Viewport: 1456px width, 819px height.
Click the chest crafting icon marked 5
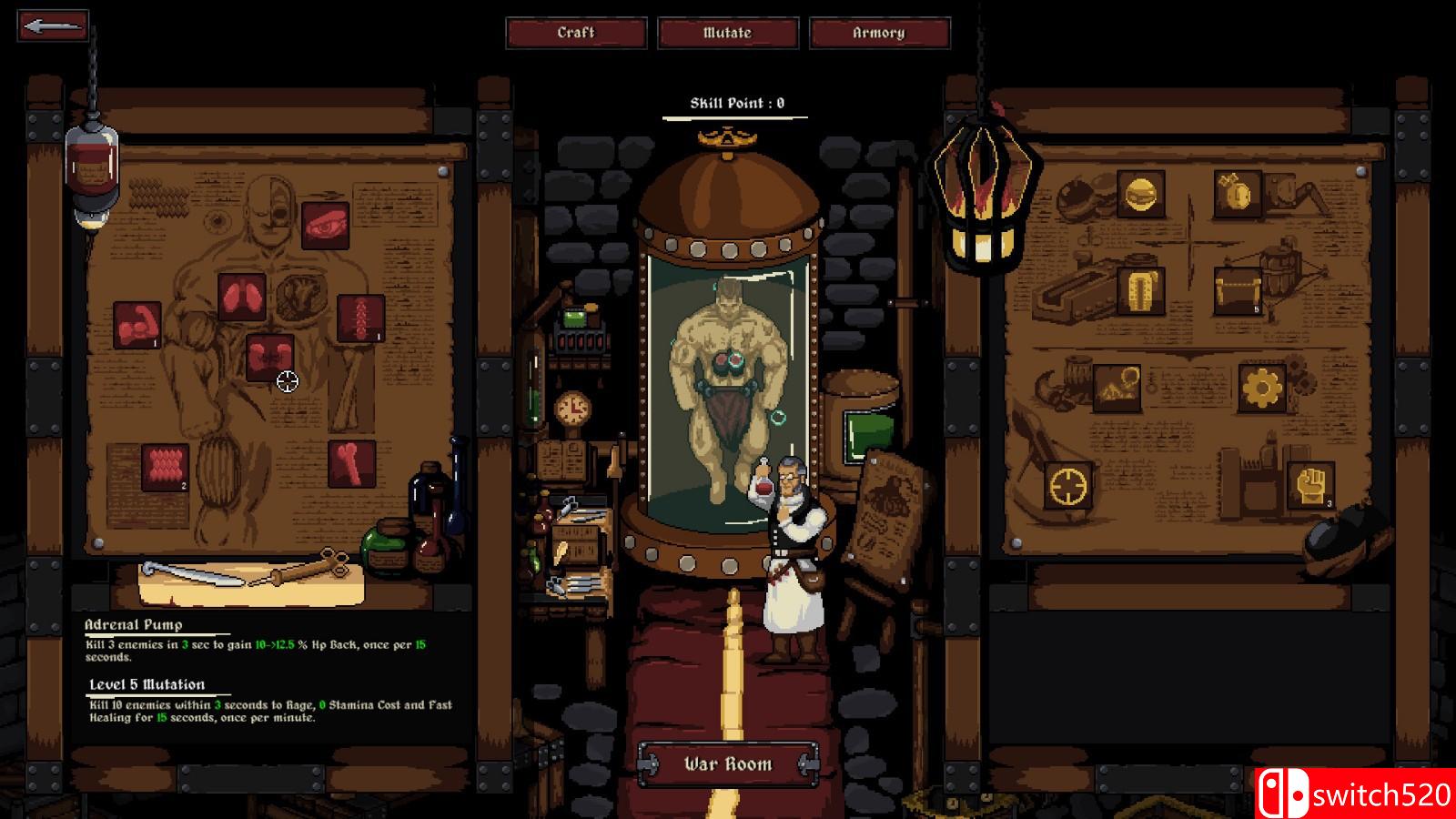pyautogui.click(x=1239, y=292)
